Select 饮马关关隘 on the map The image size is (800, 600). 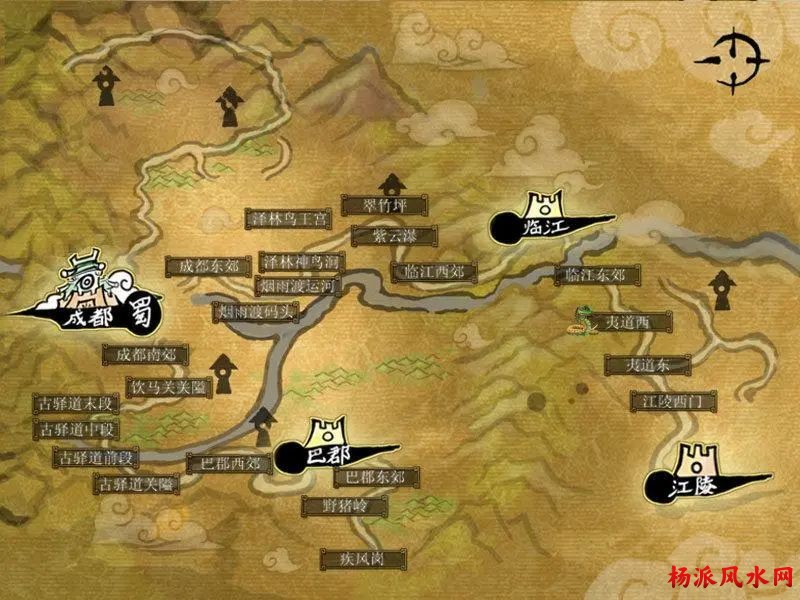[x=167, y=386]
